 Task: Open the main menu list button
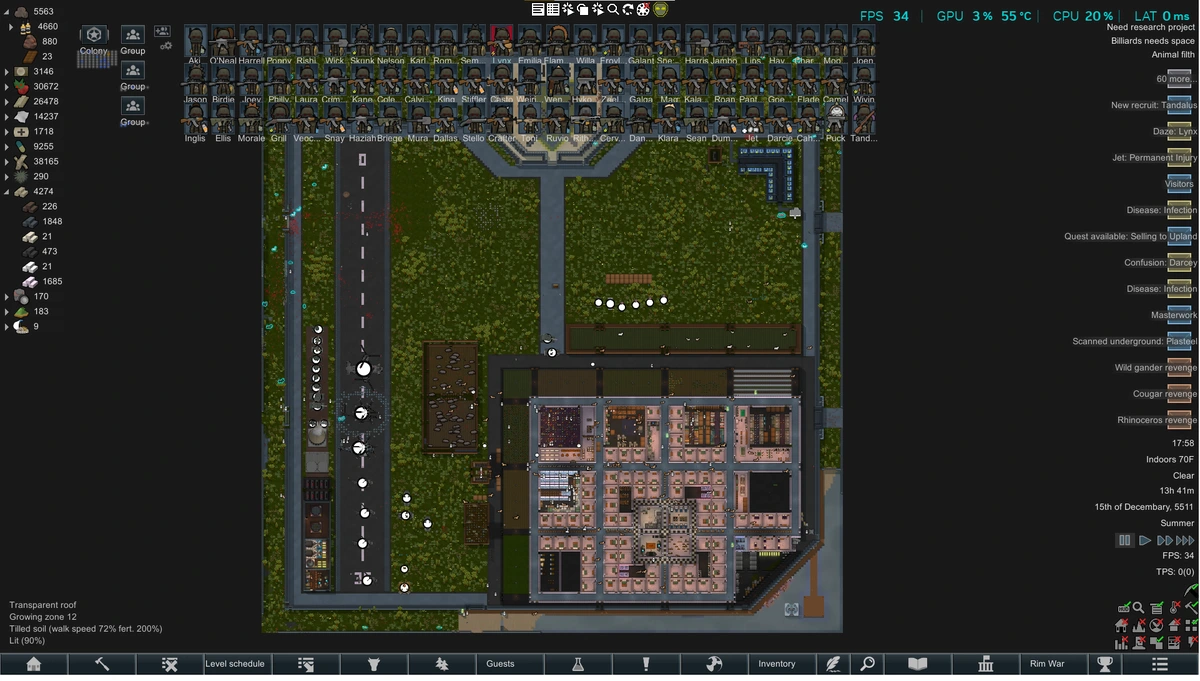point(1160,664)
